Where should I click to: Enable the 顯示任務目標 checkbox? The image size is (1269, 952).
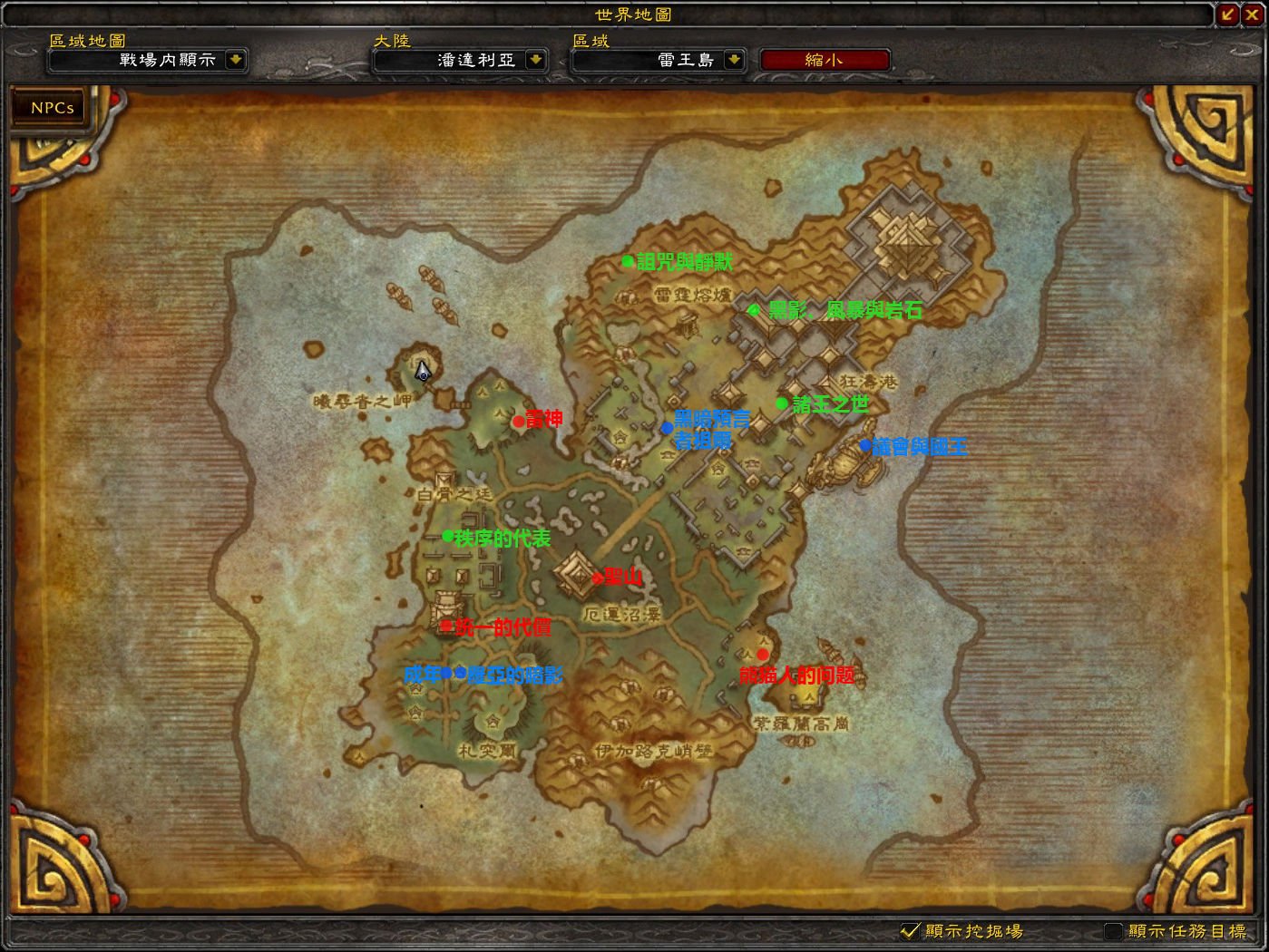pyautogui.click(x=1113, y=930)
